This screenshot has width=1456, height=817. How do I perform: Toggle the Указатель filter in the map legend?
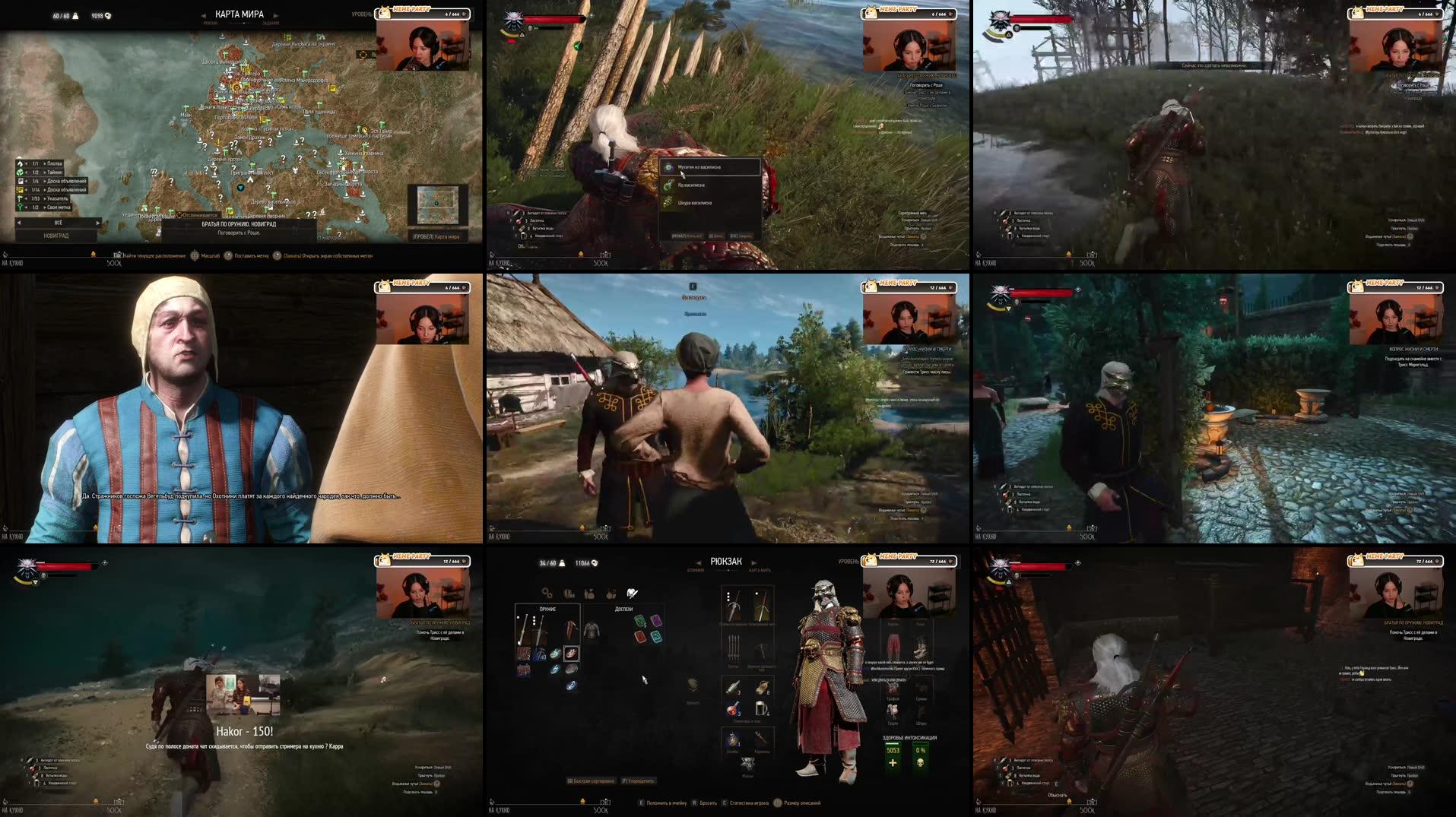click(21, 199)
